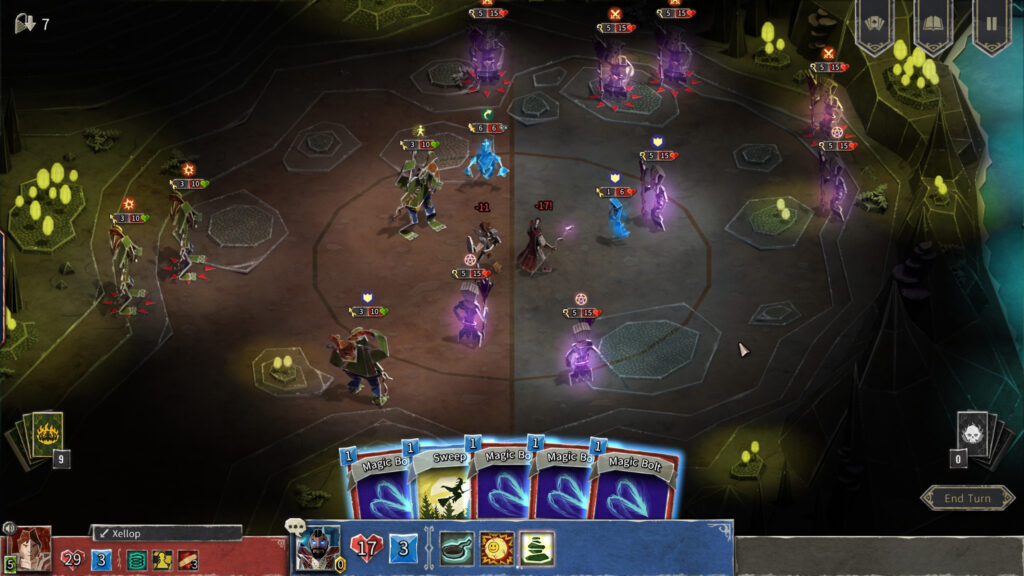The image size is (1024, 576).
Task: Select the smiling sun ability icon
Action: coord(496,548)
